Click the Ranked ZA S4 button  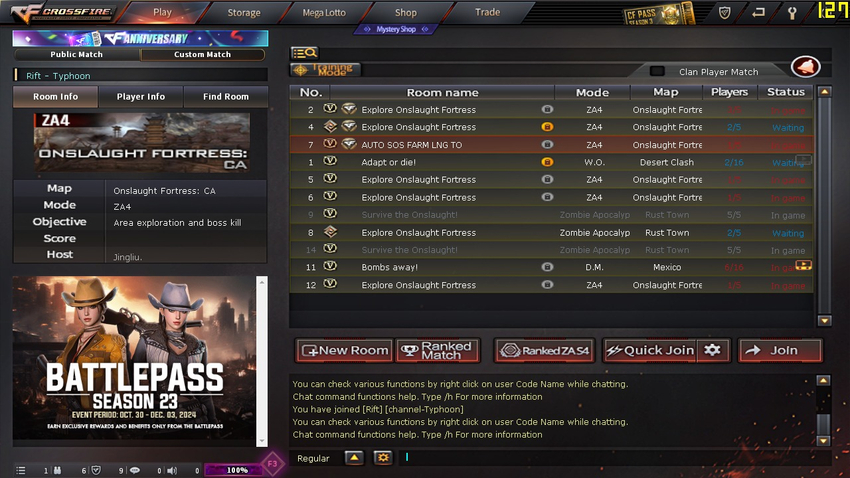pos(545,351)
